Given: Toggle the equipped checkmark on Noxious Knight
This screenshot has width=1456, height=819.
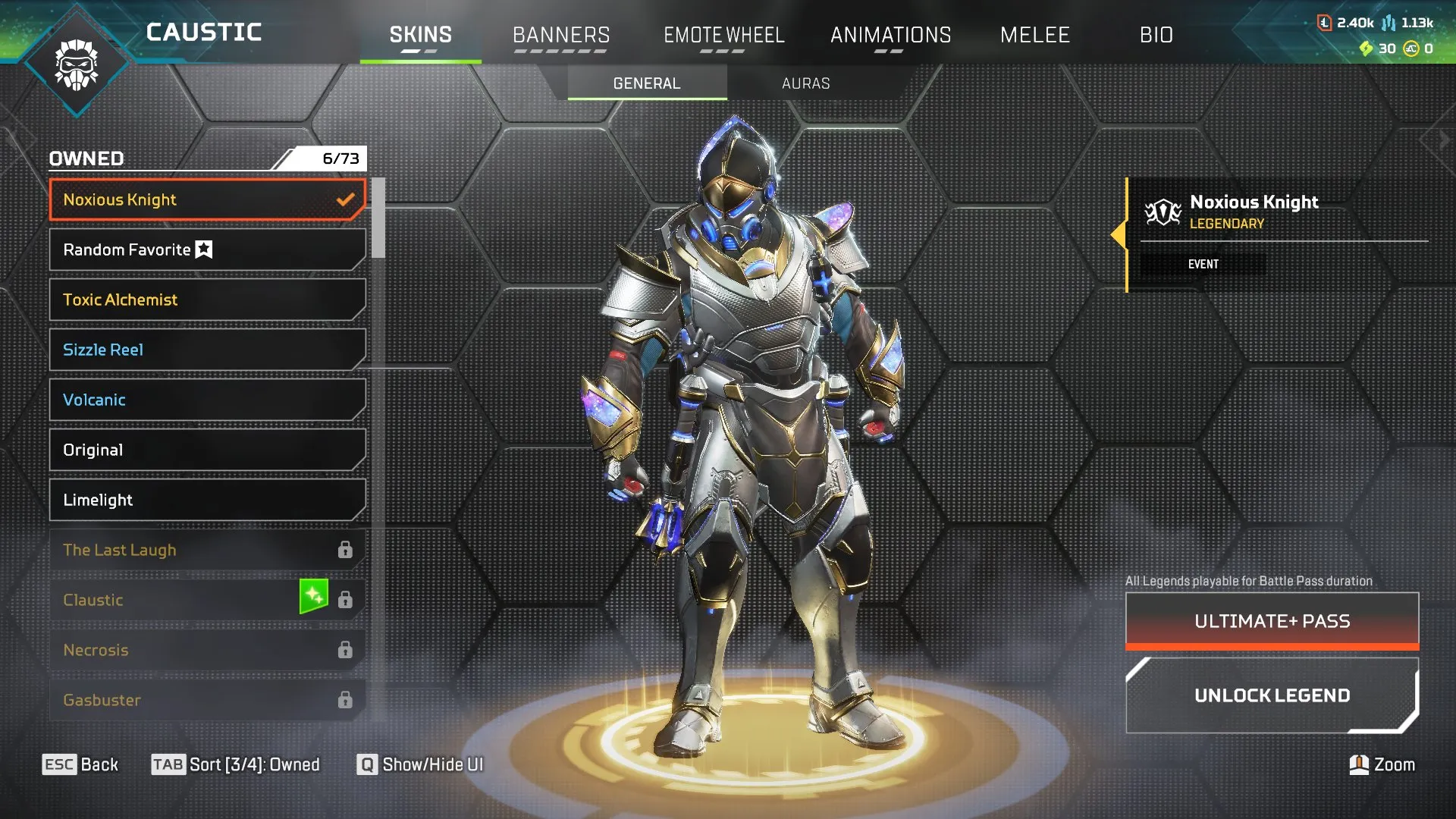Looking at the screenshot, I should 347,199.
